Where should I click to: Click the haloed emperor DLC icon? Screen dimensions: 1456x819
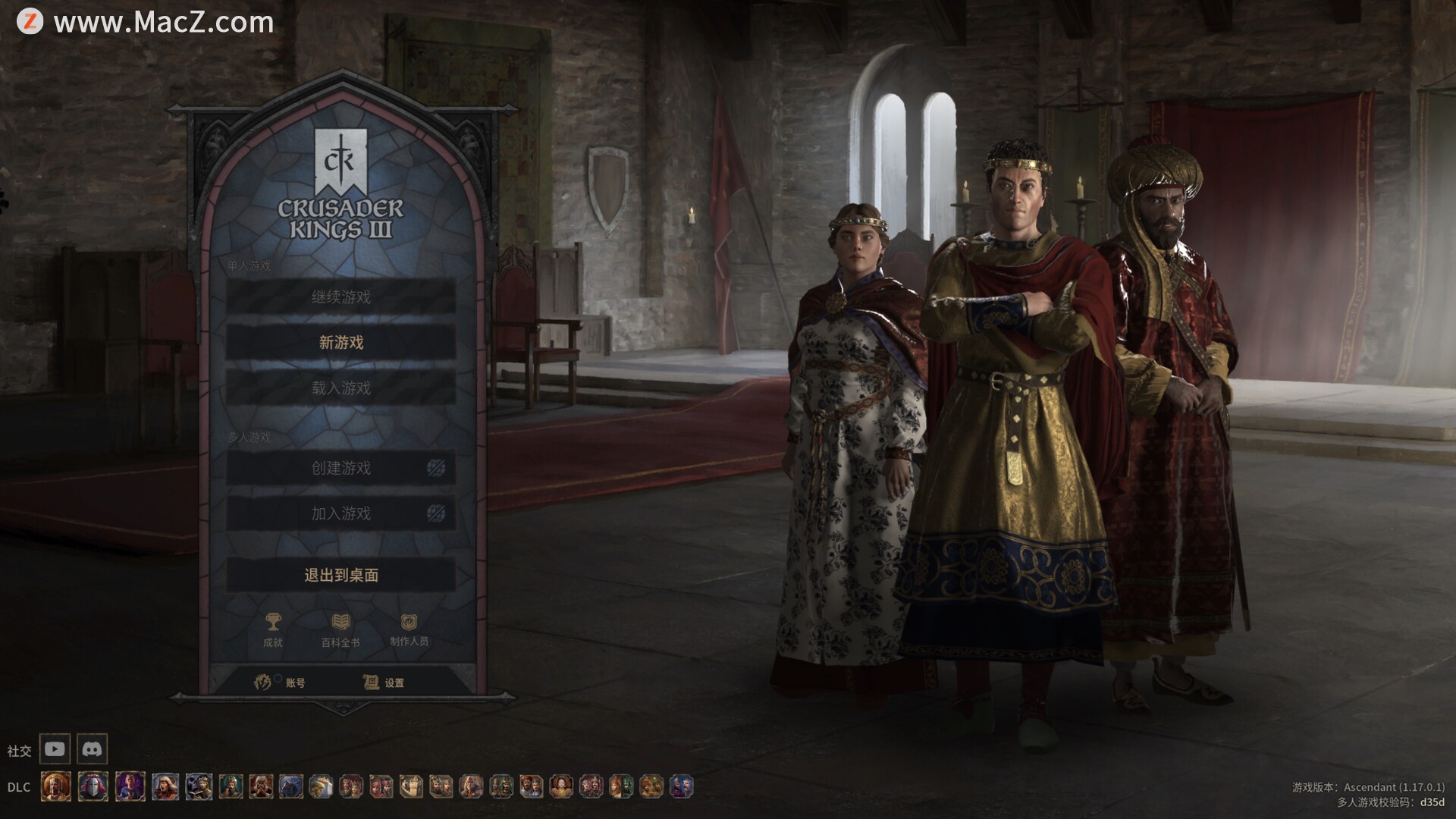pos(56,786)
